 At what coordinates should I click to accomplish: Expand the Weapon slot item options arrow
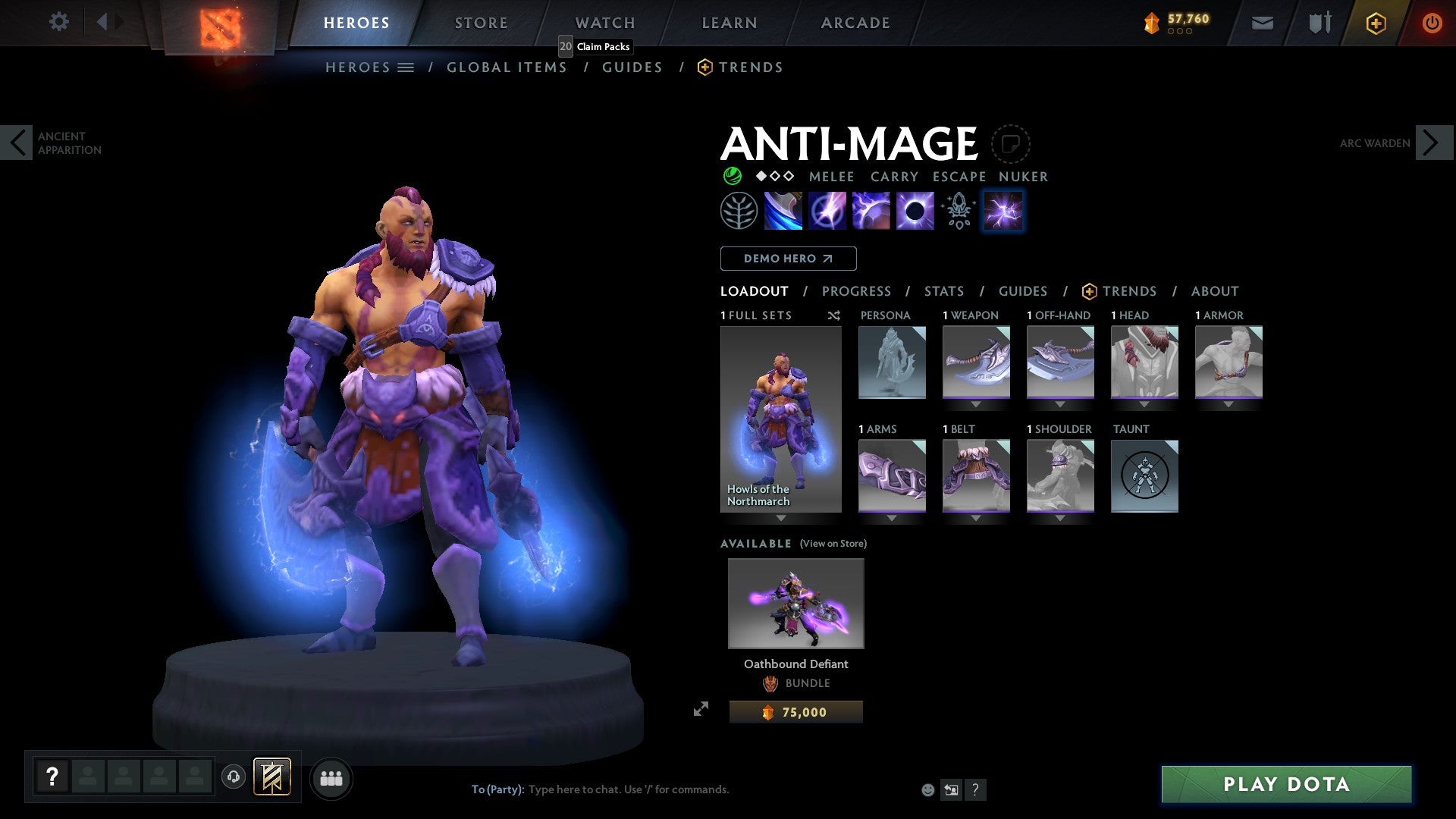pos(976,404)
